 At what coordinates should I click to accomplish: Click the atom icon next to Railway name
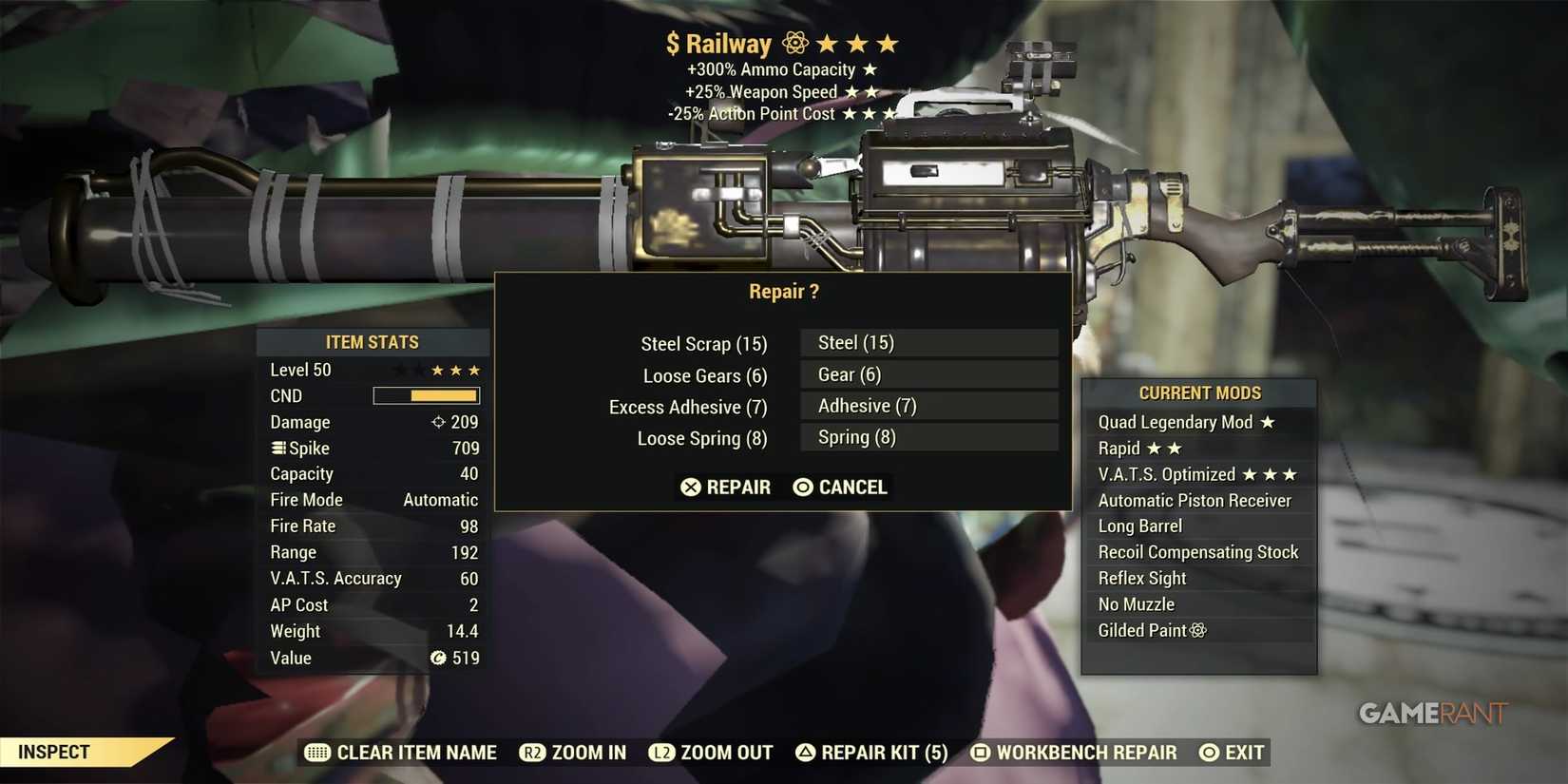(x=794, y=43)
